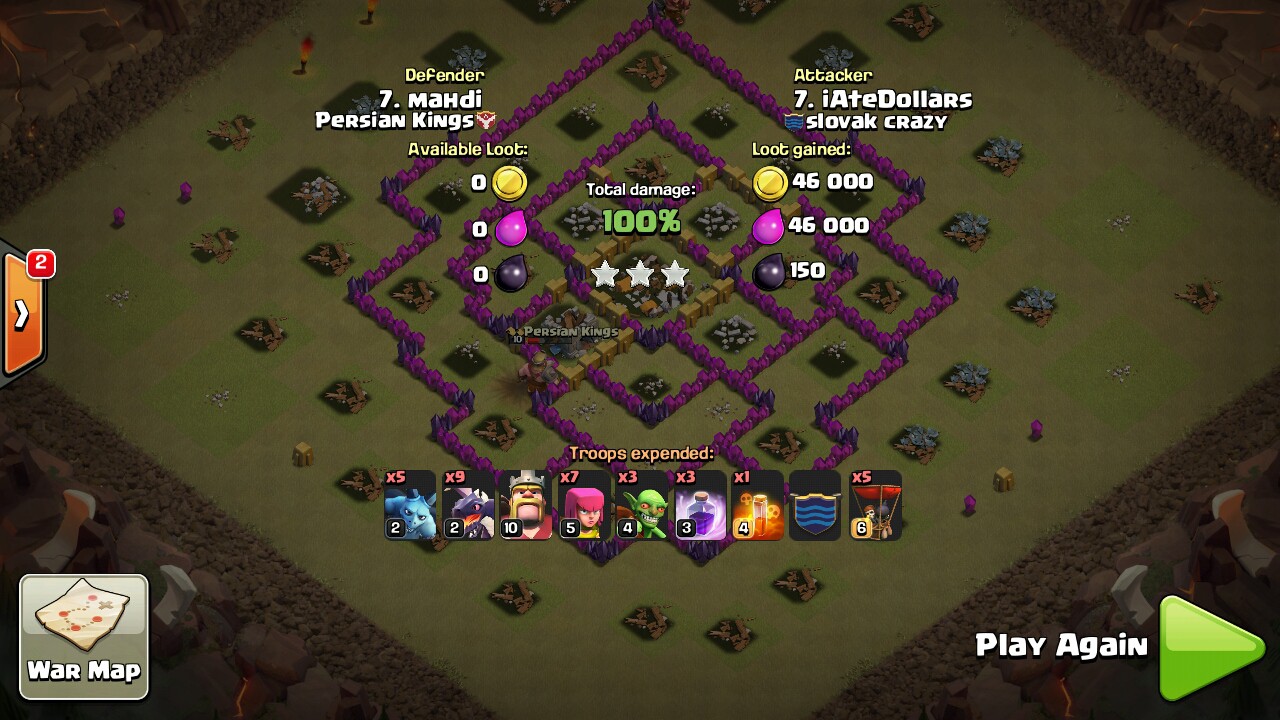Screen dimensions: 1280x720
Task: Open the War Map
Action: [x=84, y=636]
